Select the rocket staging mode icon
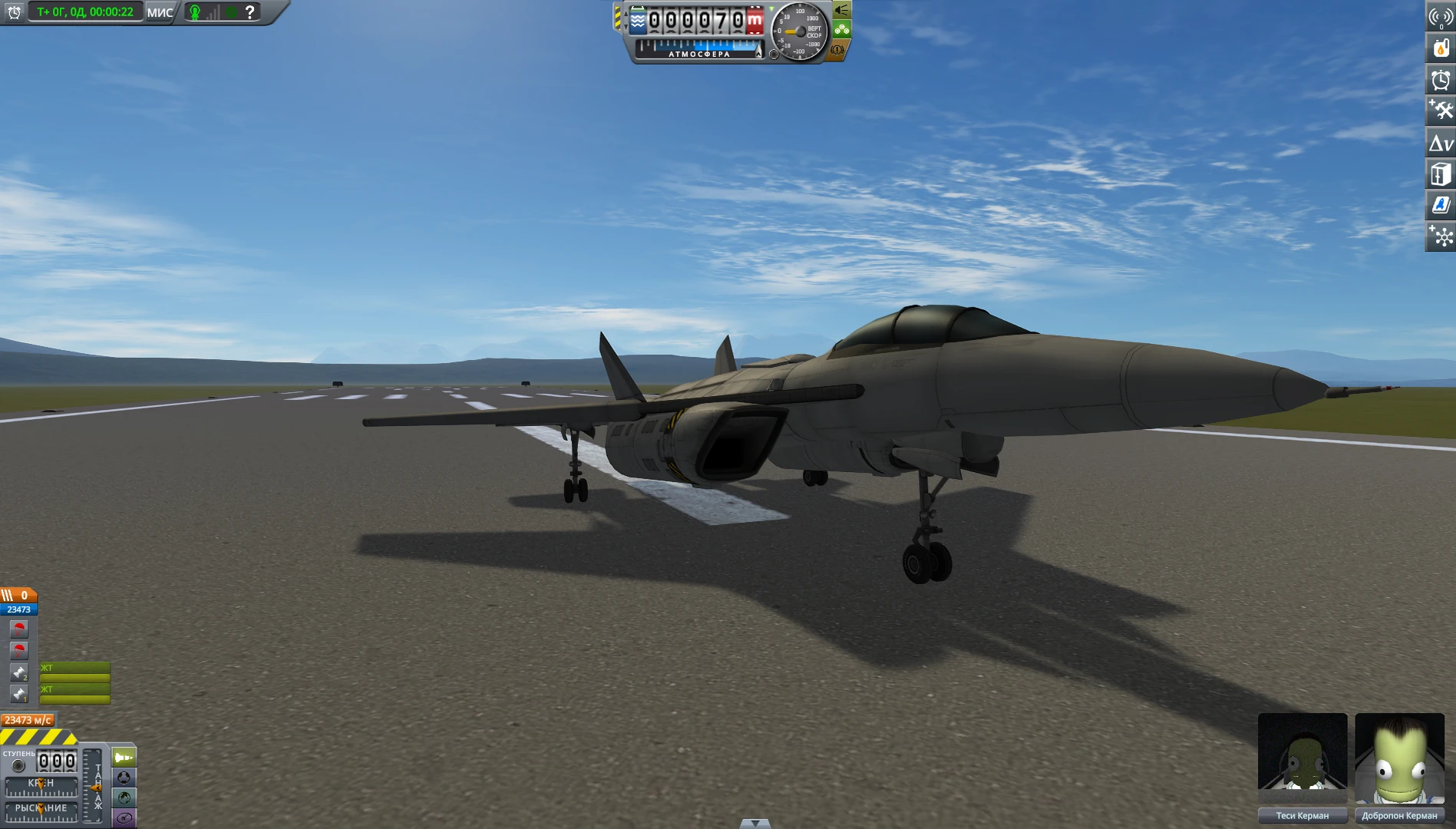This screenshot has height=829, width=1456. tap(123, 757)
